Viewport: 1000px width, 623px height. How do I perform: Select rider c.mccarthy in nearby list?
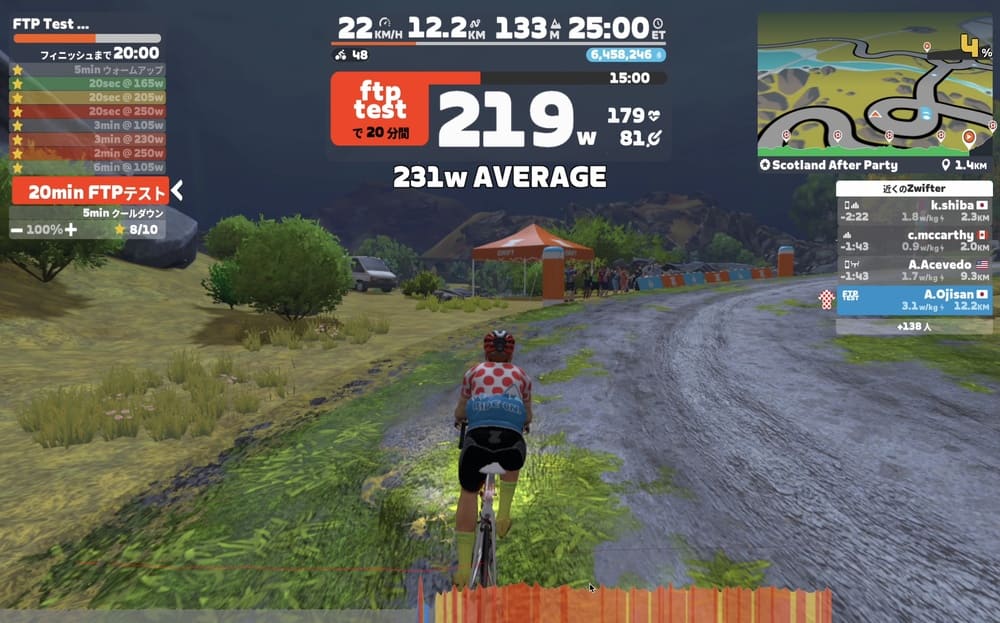click(x=914, y=241)
